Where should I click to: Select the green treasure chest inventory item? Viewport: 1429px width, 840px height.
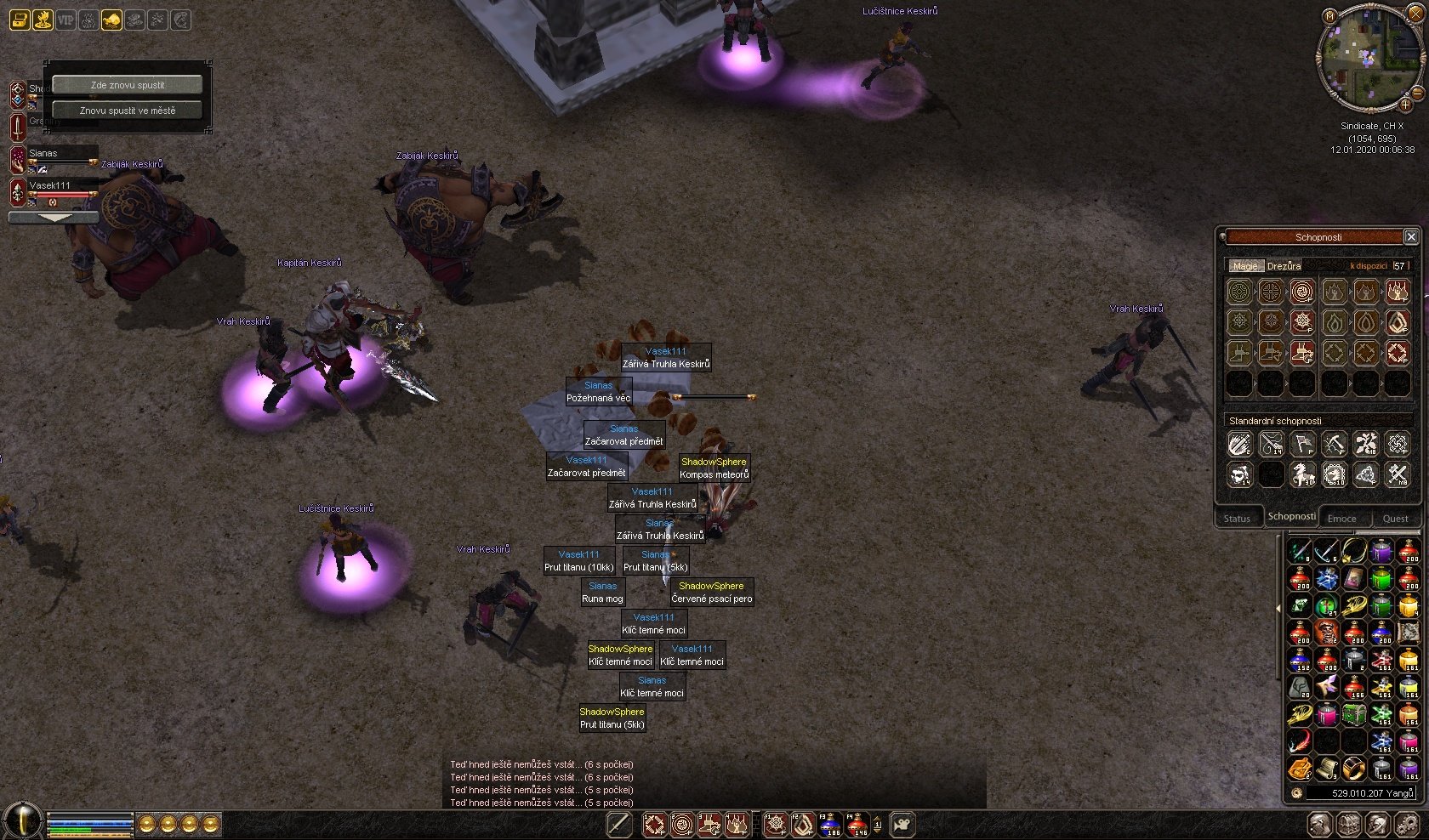(1354, 715)
